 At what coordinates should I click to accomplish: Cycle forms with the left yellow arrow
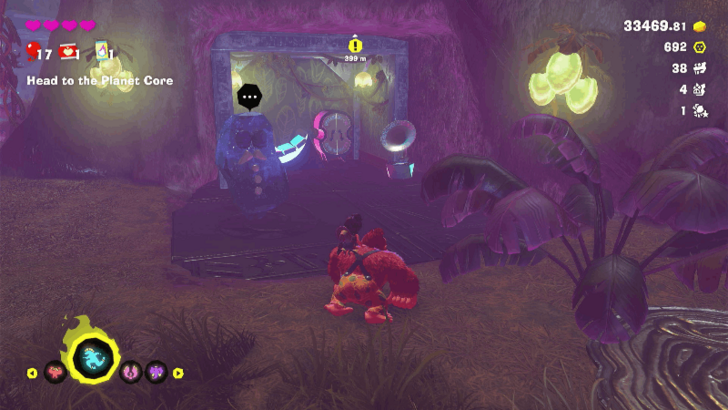click(x=31, y=373)
